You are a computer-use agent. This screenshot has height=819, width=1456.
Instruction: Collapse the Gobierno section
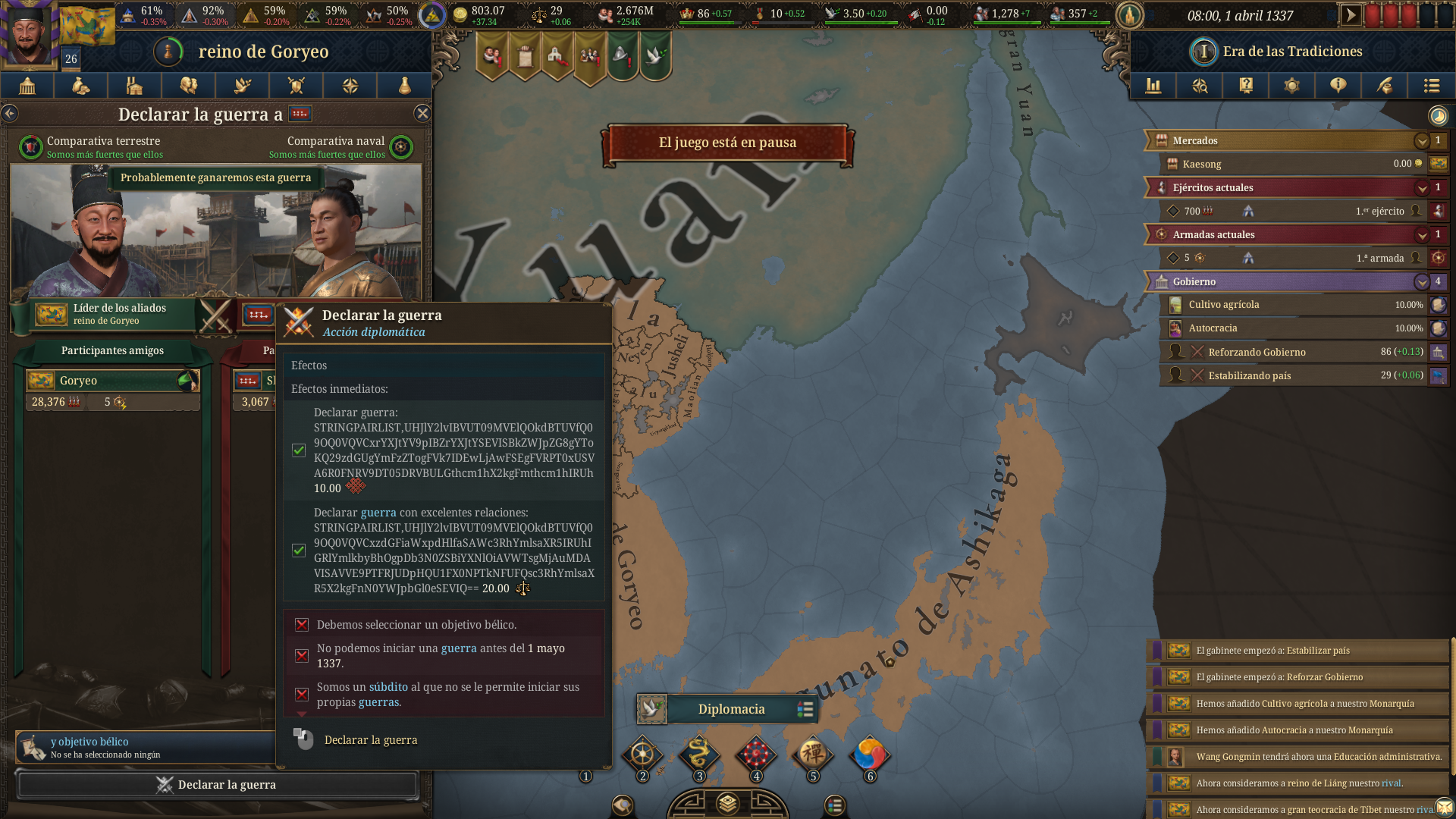(x=1423, y=281)
